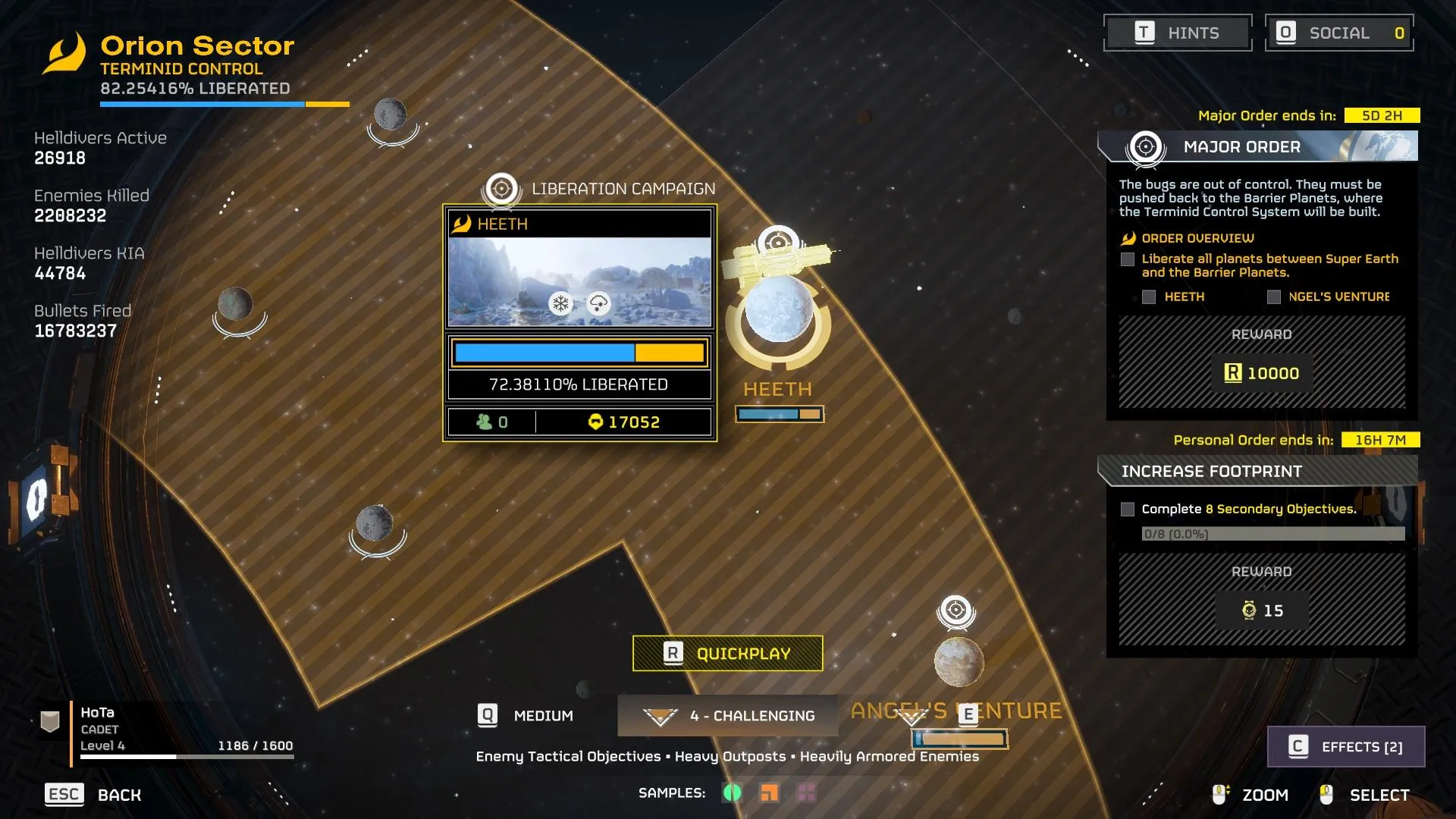
Task: Open the Social menu
Action: click(1339, 33)
